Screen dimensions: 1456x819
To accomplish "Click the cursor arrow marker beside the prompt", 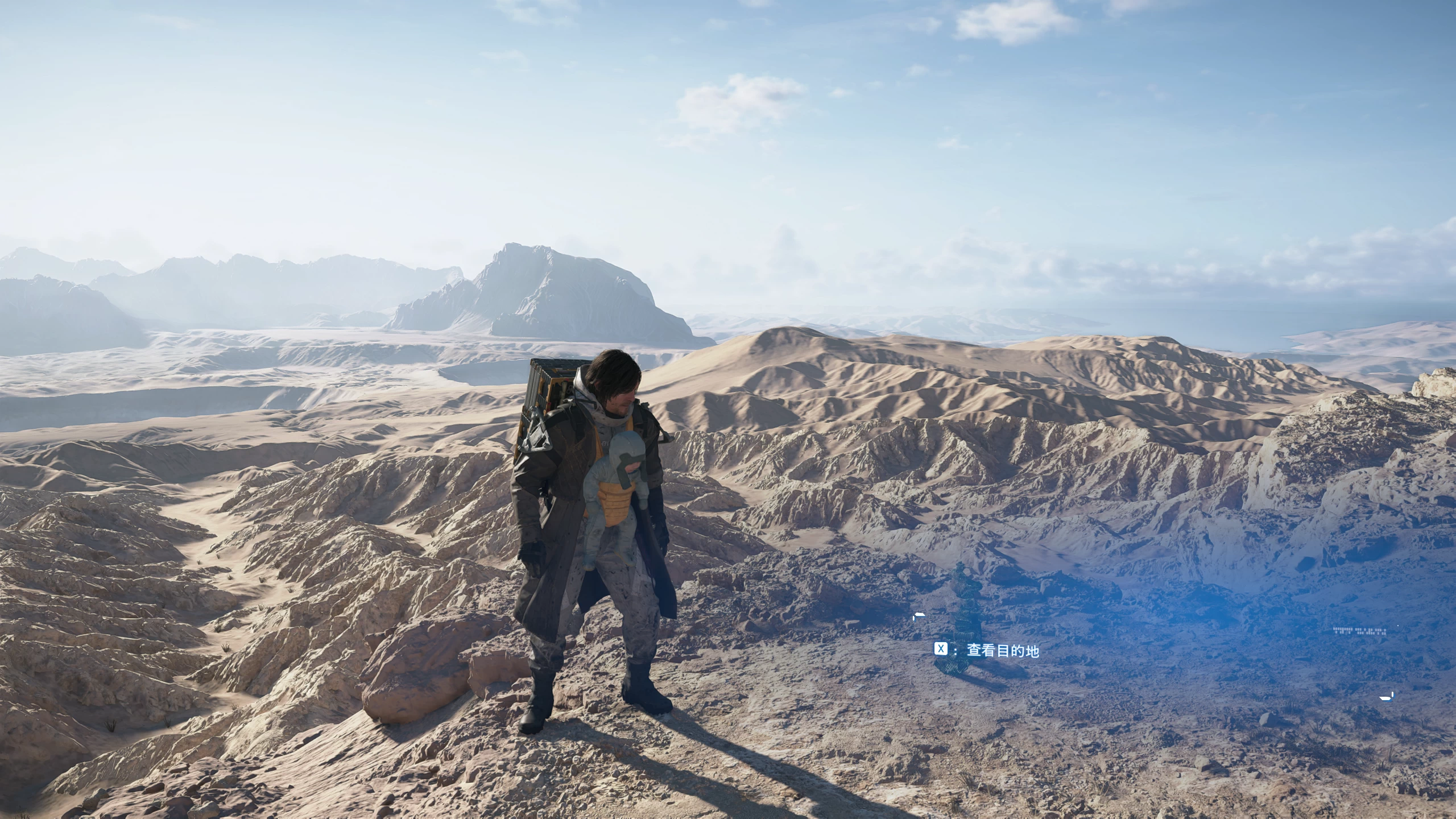I will (919, 616).
